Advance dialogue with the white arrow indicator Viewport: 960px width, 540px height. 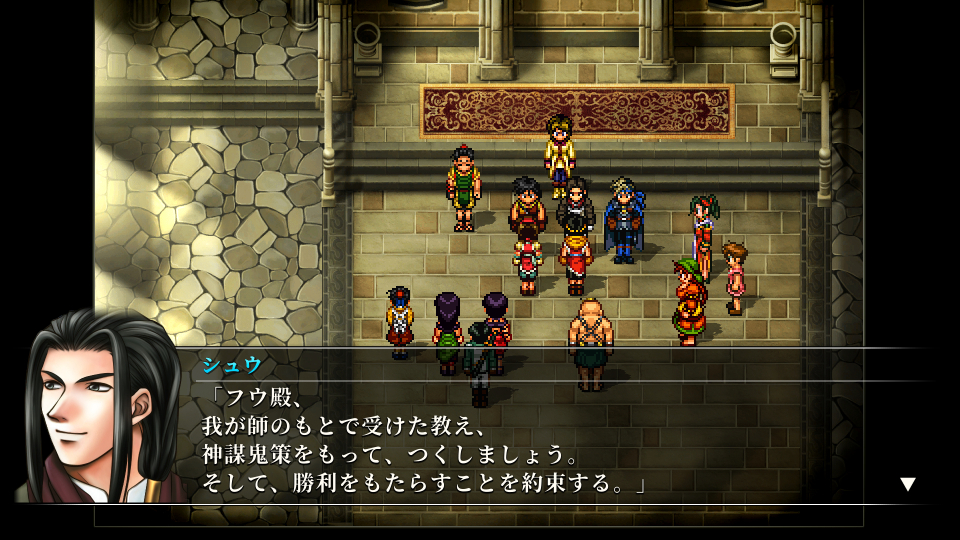coord(907,484)
